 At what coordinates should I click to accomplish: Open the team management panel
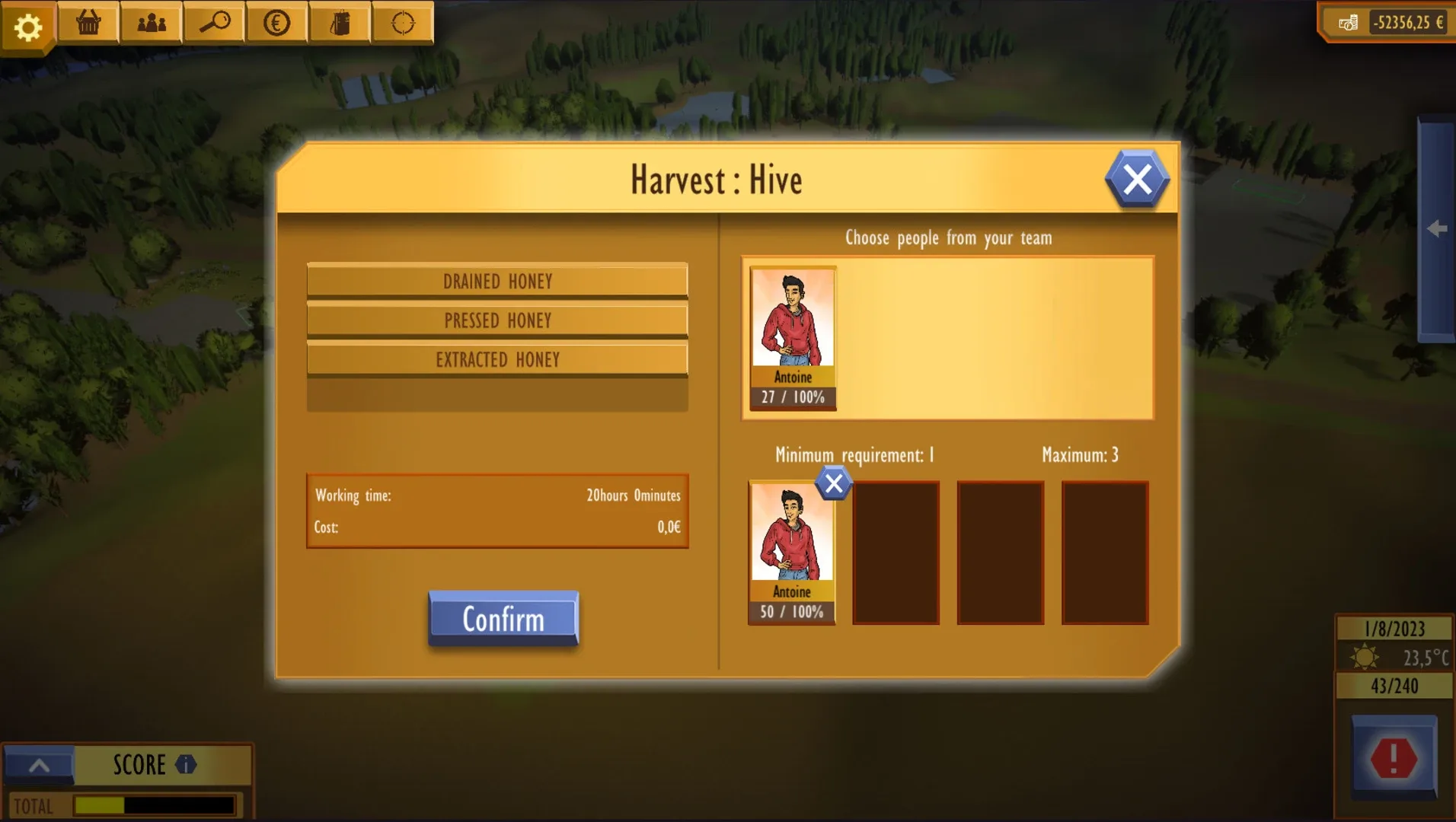[151, 23]
